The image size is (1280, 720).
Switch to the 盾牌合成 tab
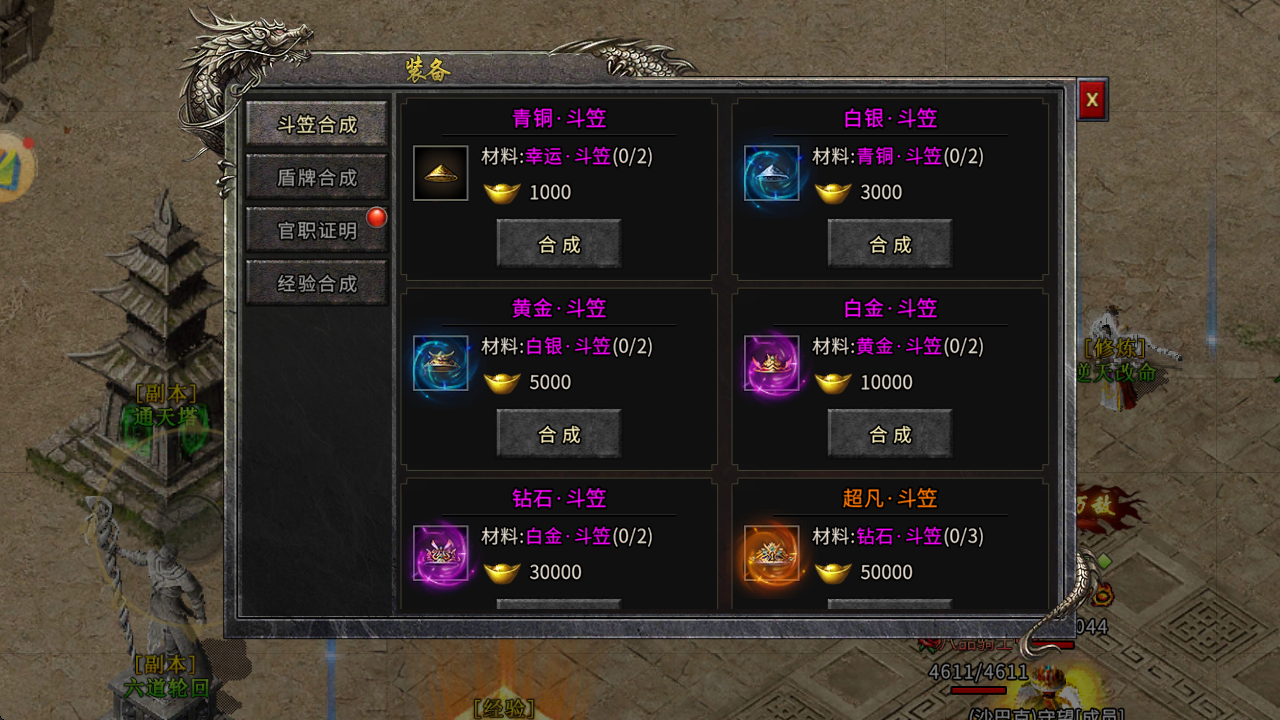[316, 177]
